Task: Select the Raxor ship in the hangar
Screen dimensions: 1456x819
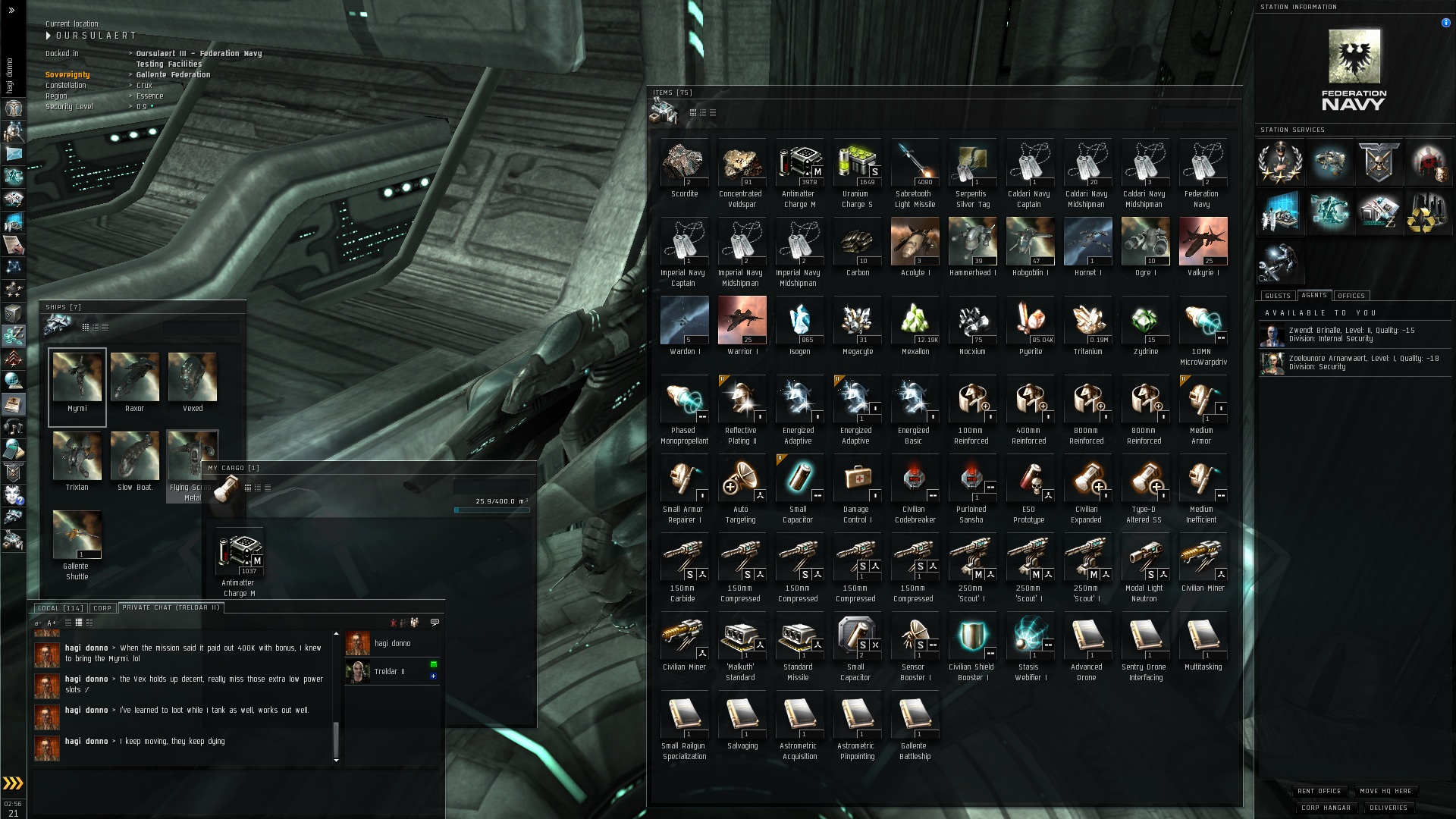Action: [x=134, y=378]
